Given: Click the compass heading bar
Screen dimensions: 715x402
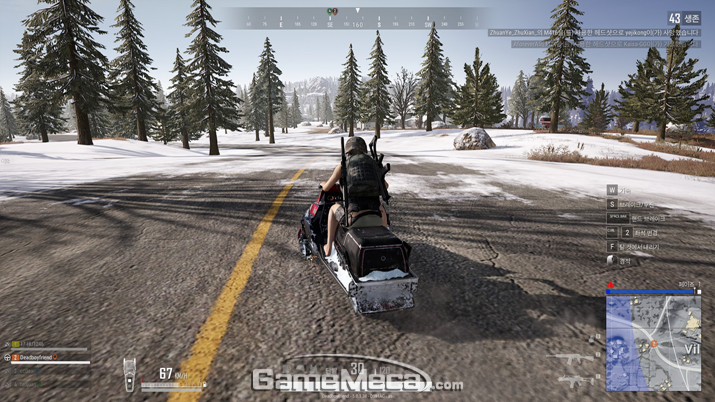Looking at the screenshot, I should [x=358, y=18].
